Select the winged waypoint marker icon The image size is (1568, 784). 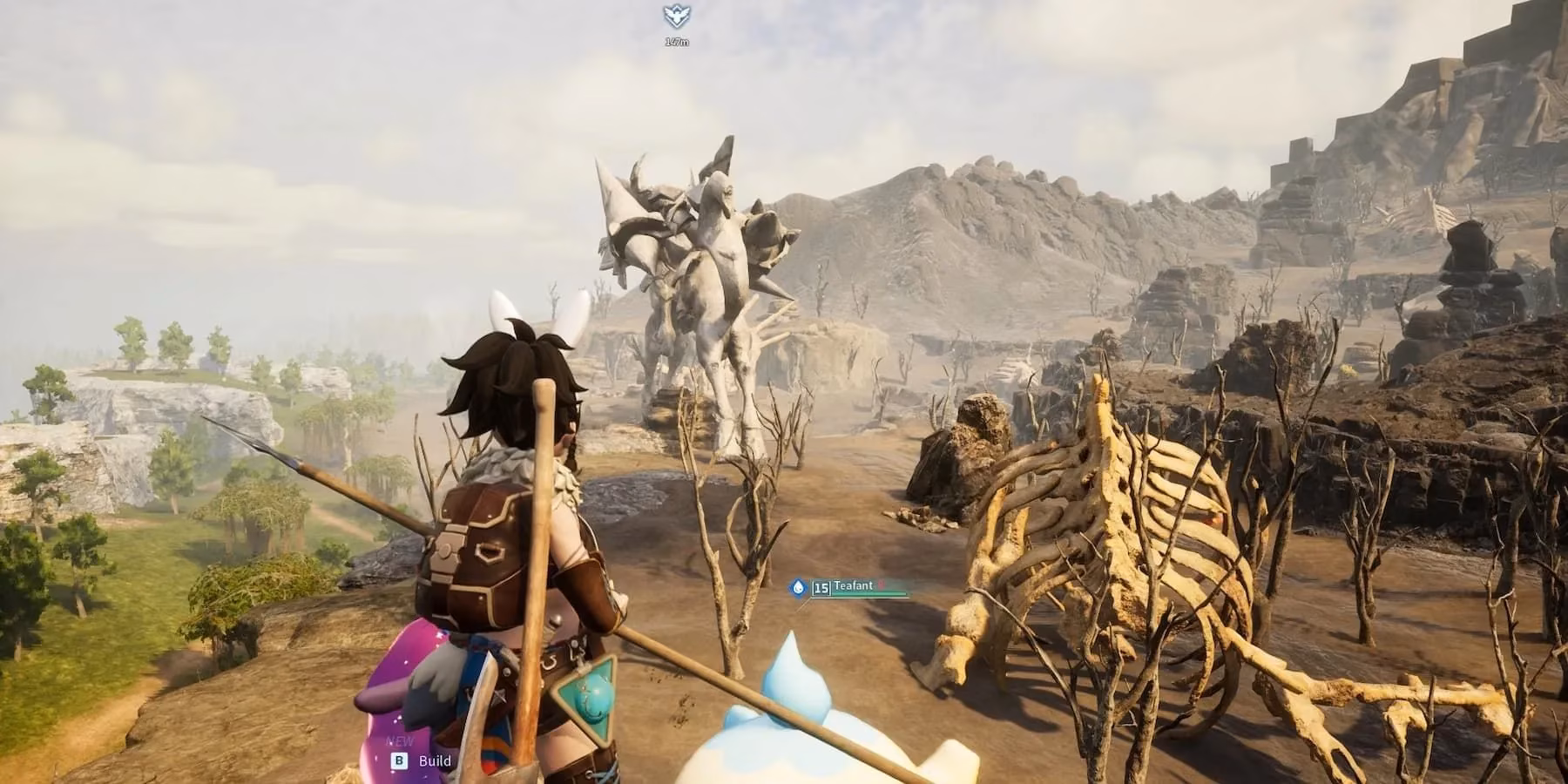[x=676, y=16]
